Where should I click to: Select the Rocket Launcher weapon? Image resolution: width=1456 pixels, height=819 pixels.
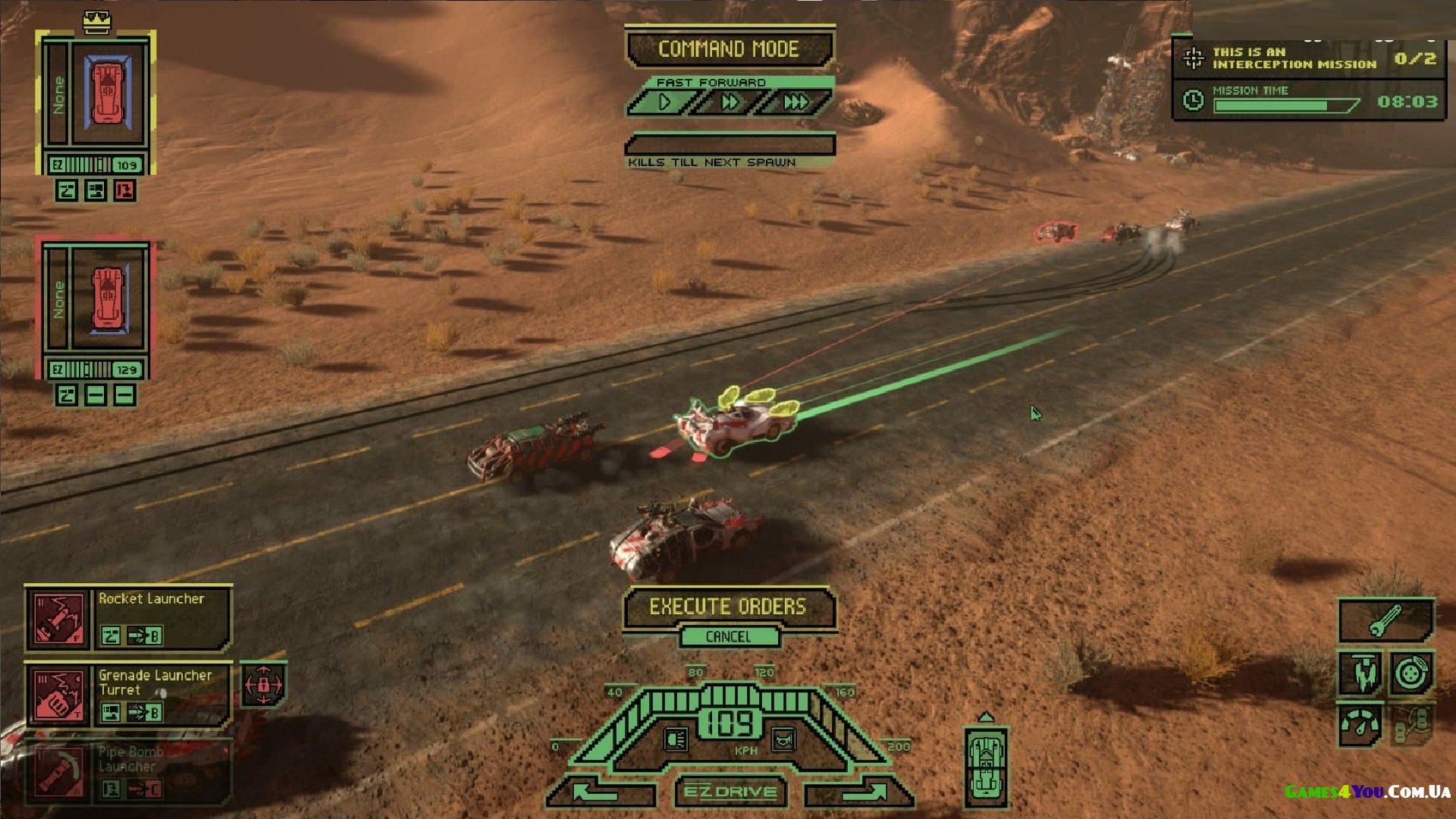(58, 619)
